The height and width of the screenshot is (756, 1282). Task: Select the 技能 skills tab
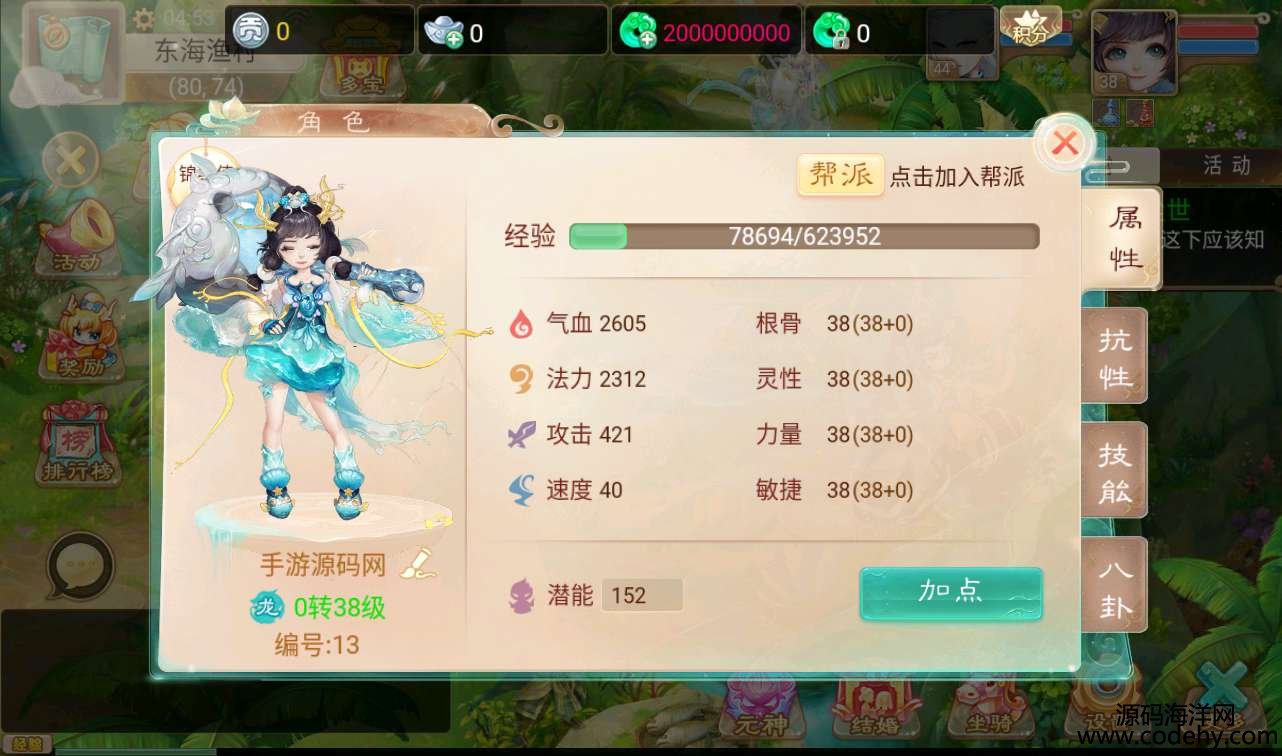[x=1115, y=472]
